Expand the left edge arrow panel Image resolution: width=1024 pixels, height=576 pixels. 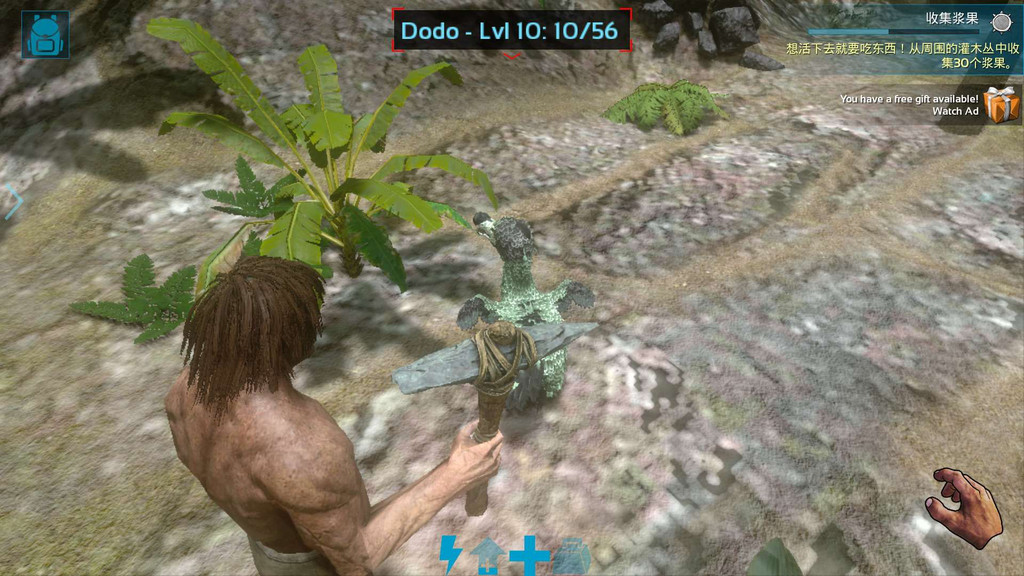[13, 201]
